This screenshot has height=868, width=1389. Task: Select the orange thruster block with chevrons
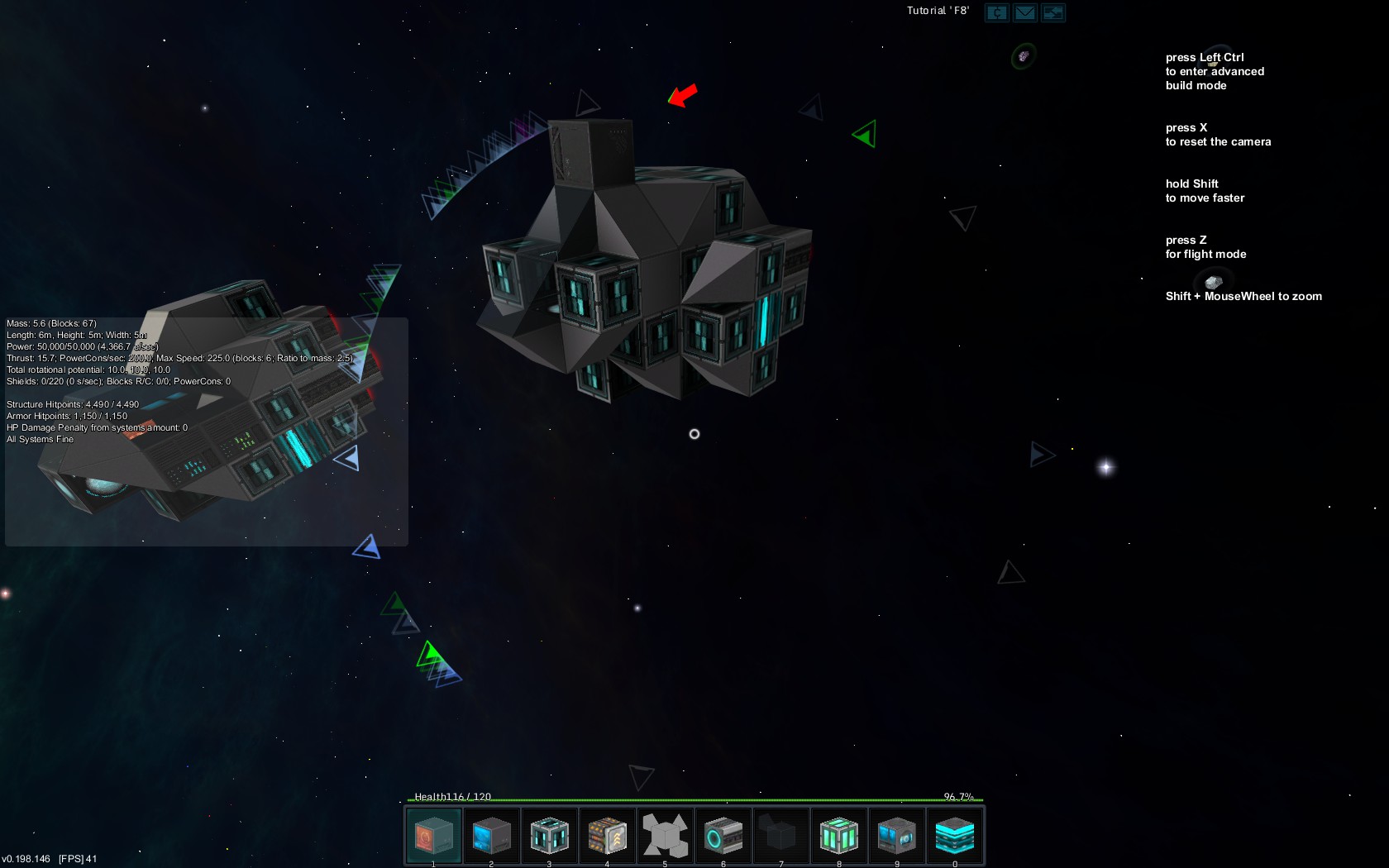[x=607, y=836]
